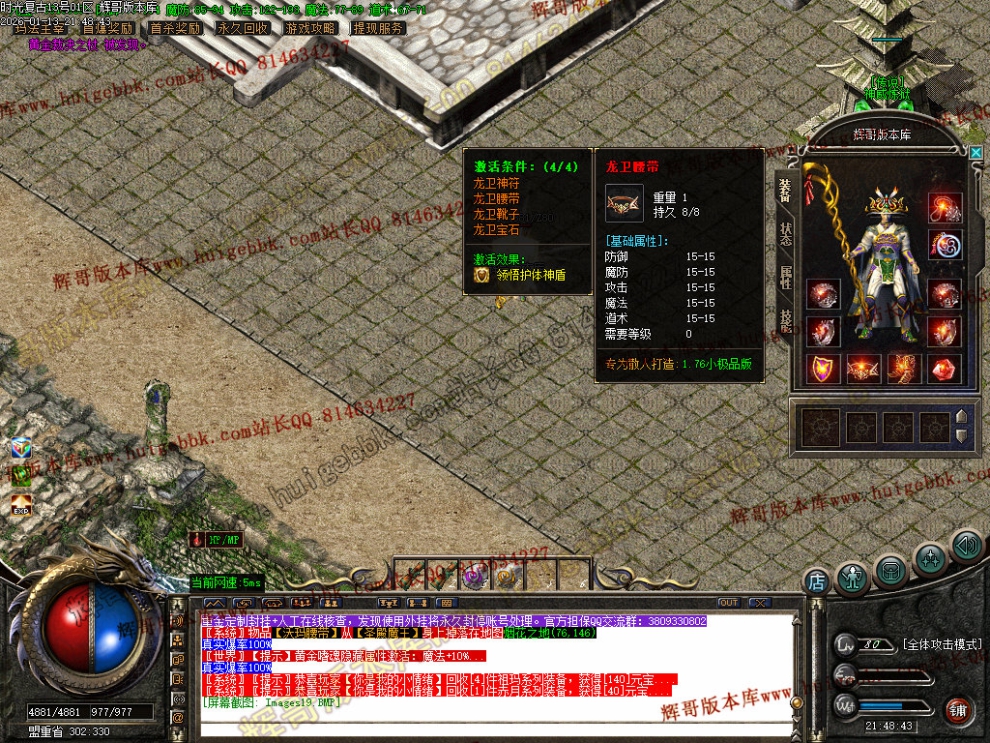Click the 首爆奖励 button

pyautogui.click(x=107, y=28)
